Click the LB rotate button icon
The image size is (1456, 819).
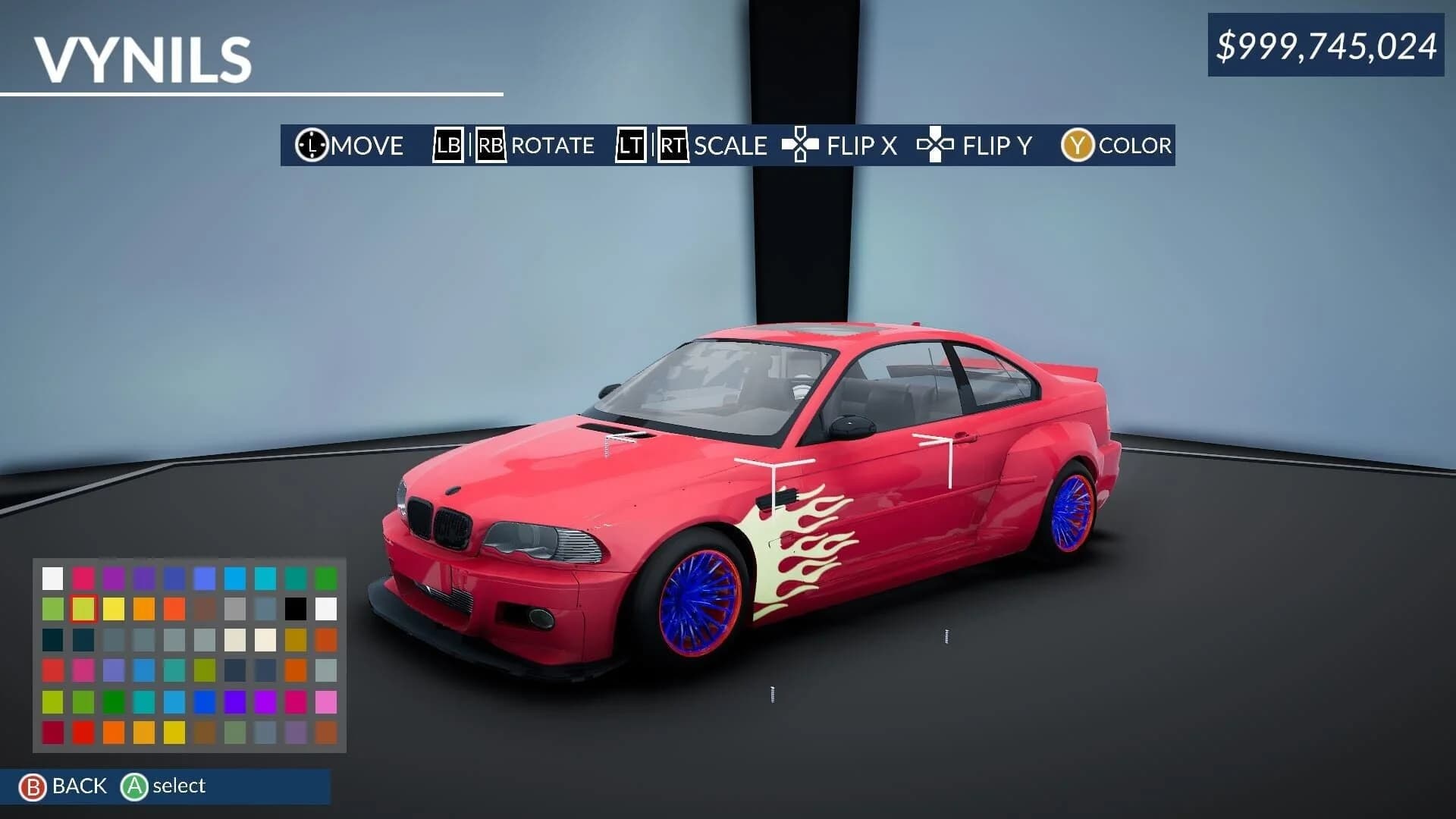tap(447, 146)
